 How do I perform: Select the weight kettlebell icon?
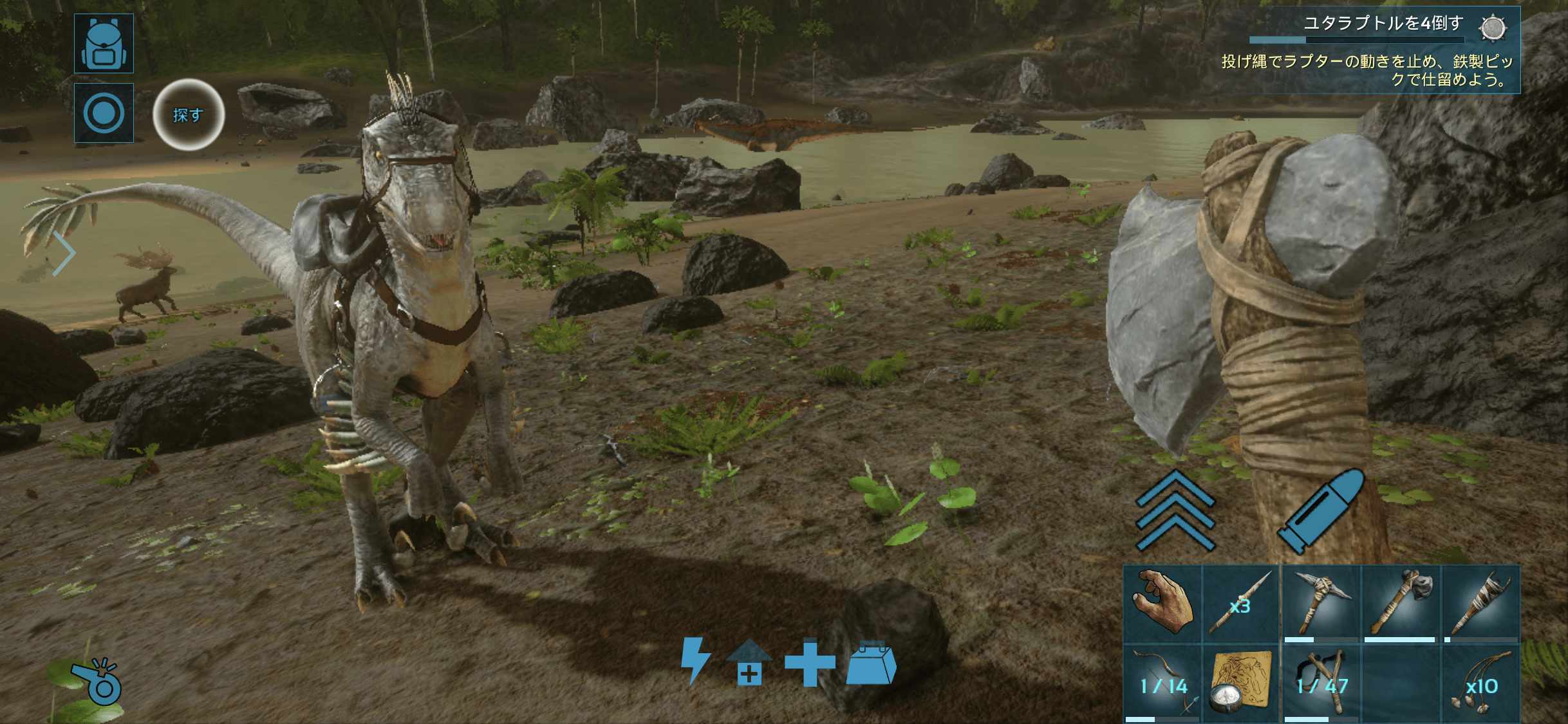[x=871, y=663]
